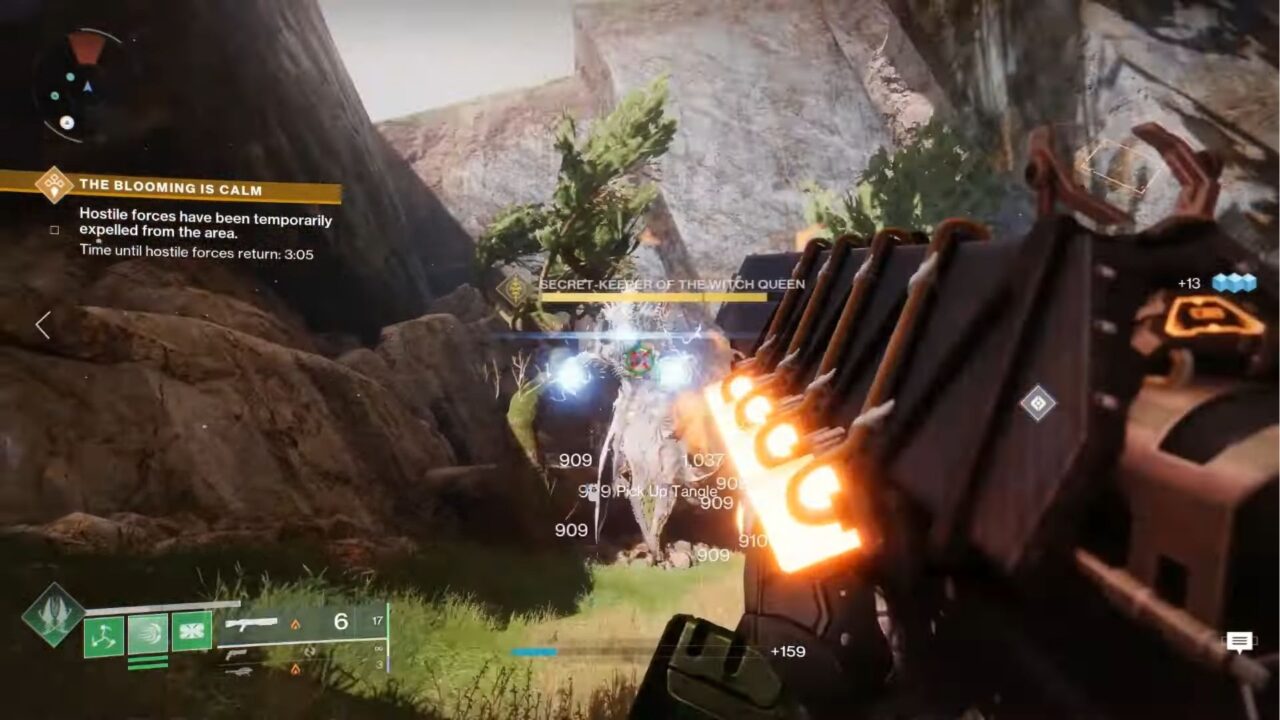Expand the B-button diamond prompt
Viewport: 1280px width, 720px height.
coord(1036,403)
